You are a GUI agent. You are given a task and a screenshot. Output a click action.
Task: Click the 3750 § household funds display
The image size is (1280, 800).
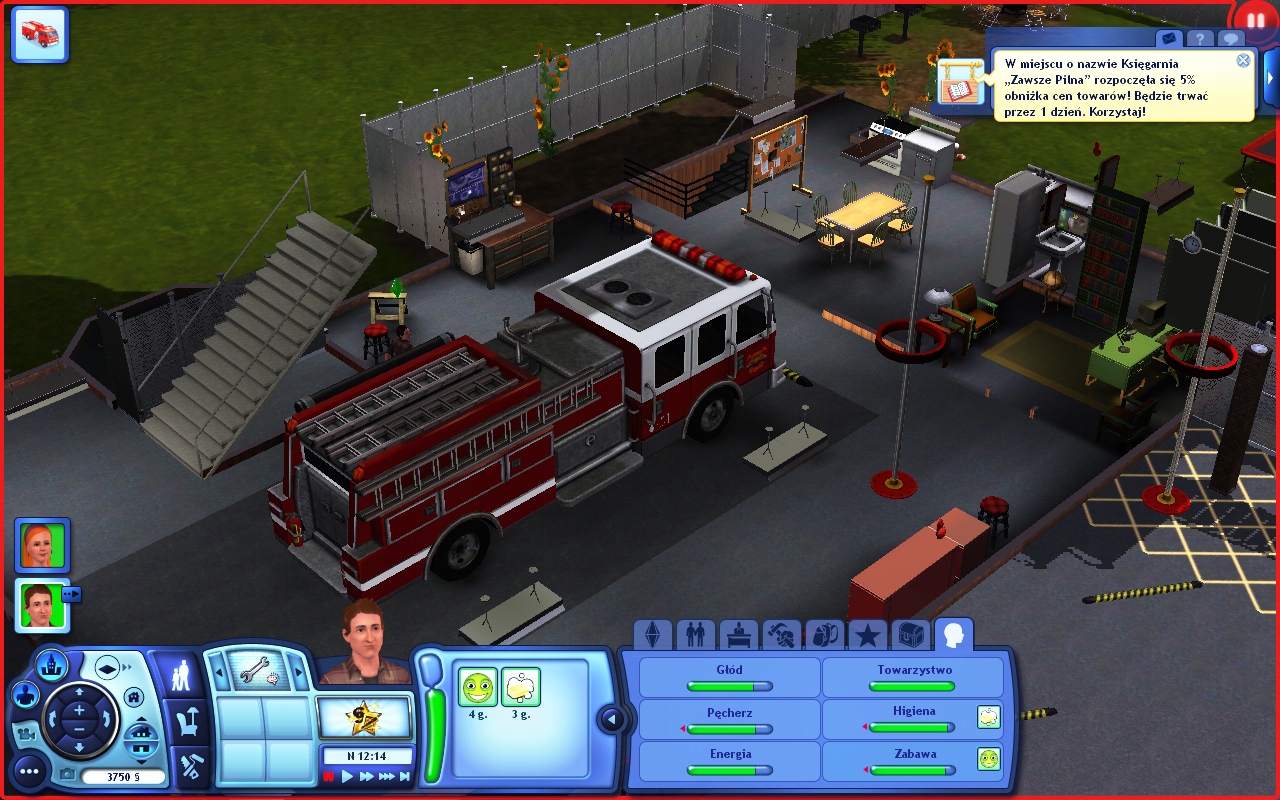click(126, 775)
